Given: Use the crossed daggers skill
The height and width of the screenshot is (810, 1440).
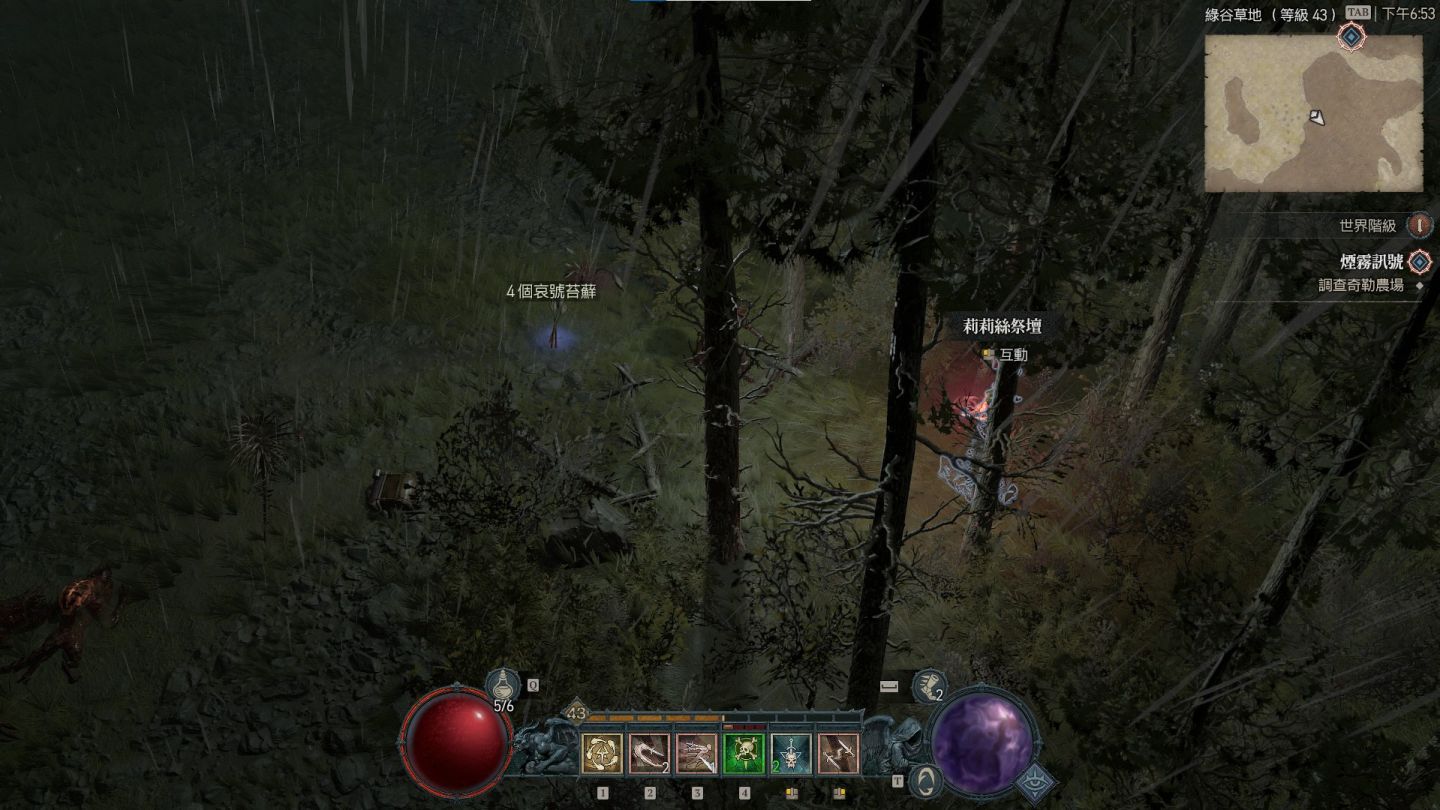Looking at the screenshot, I should click(x=838, y=754).
